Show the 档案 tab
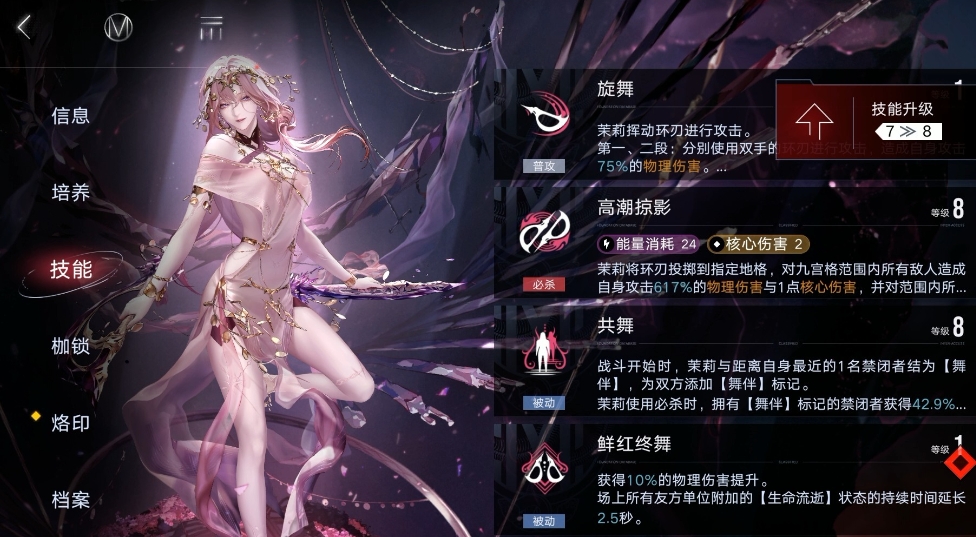The width and height of the screenshot is (976, 537). [x=71, y=499]
